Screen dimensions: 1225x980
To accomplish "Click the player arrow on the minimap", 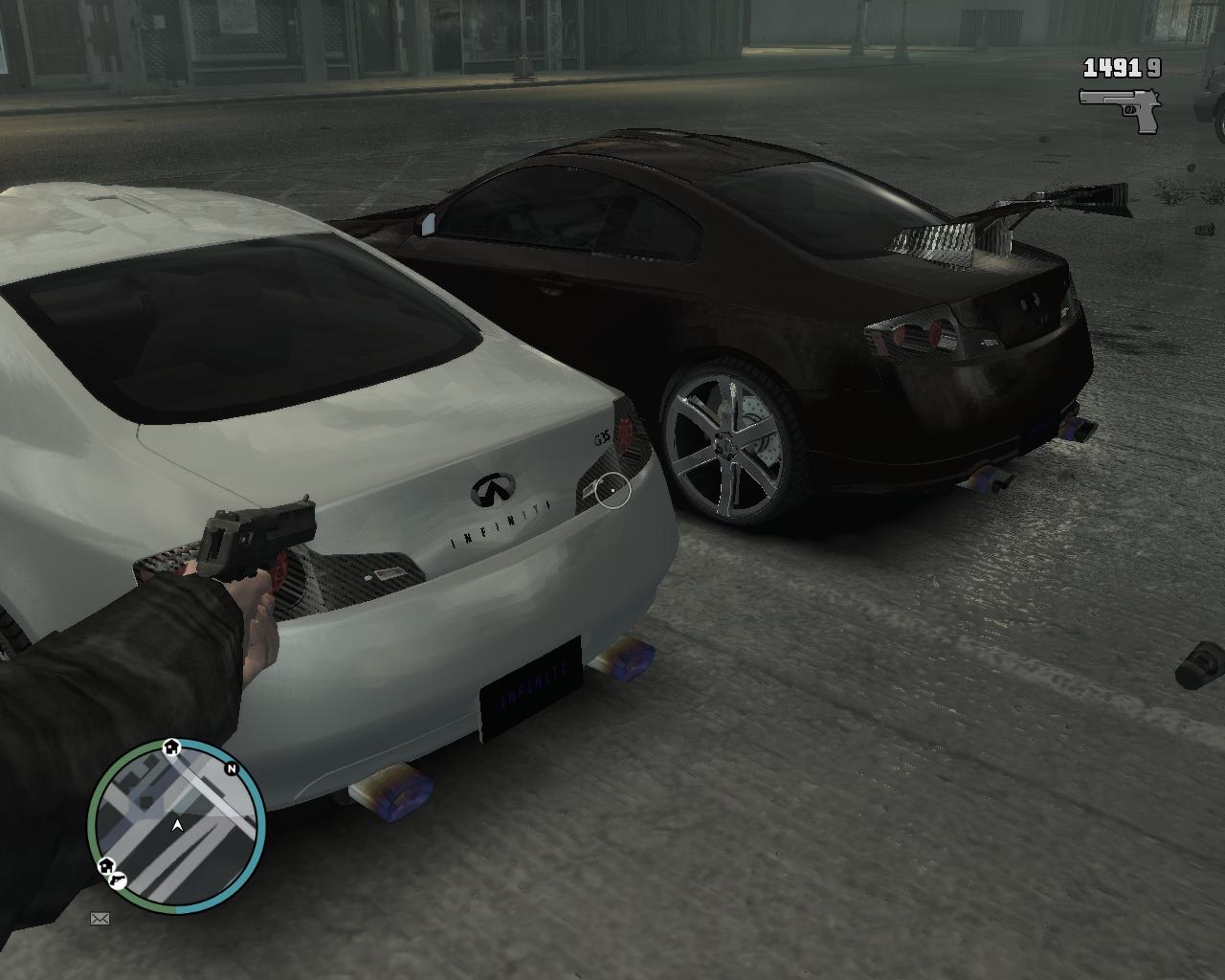I will 177,825.
